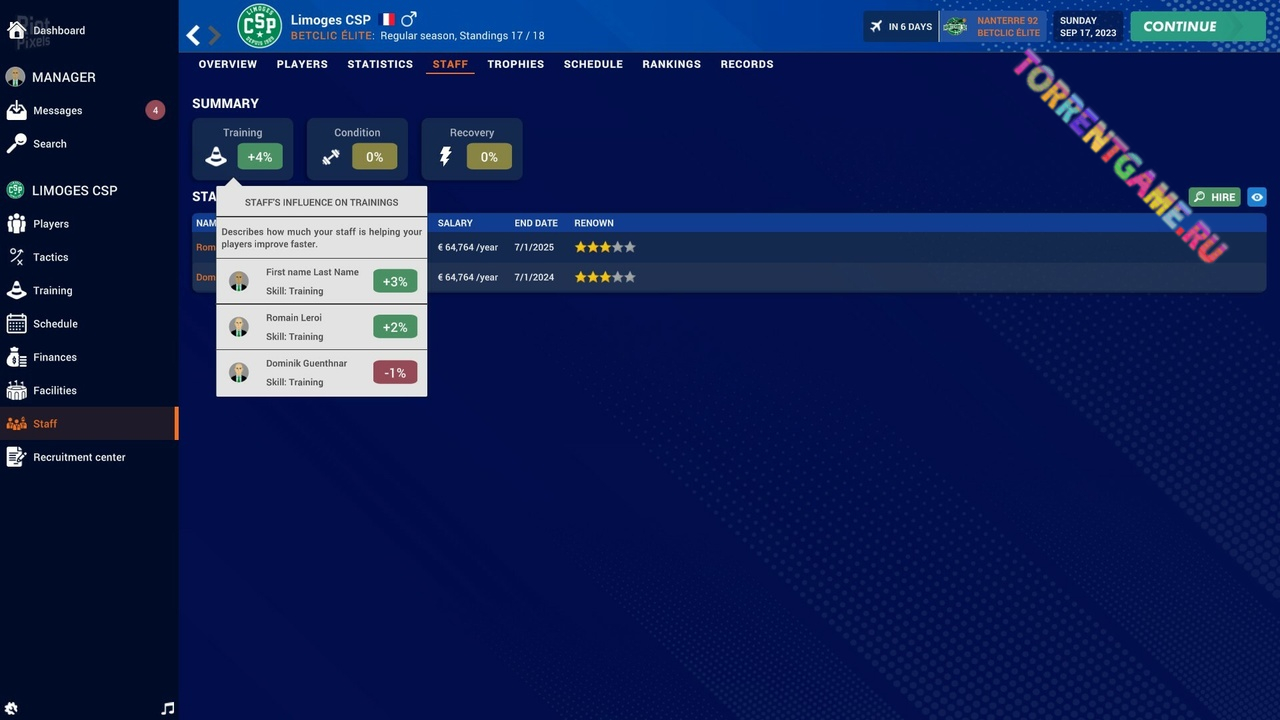The width and height of the screenshot is (1280, 720).
Task: Open the Finances section
Action: [54, 357]
